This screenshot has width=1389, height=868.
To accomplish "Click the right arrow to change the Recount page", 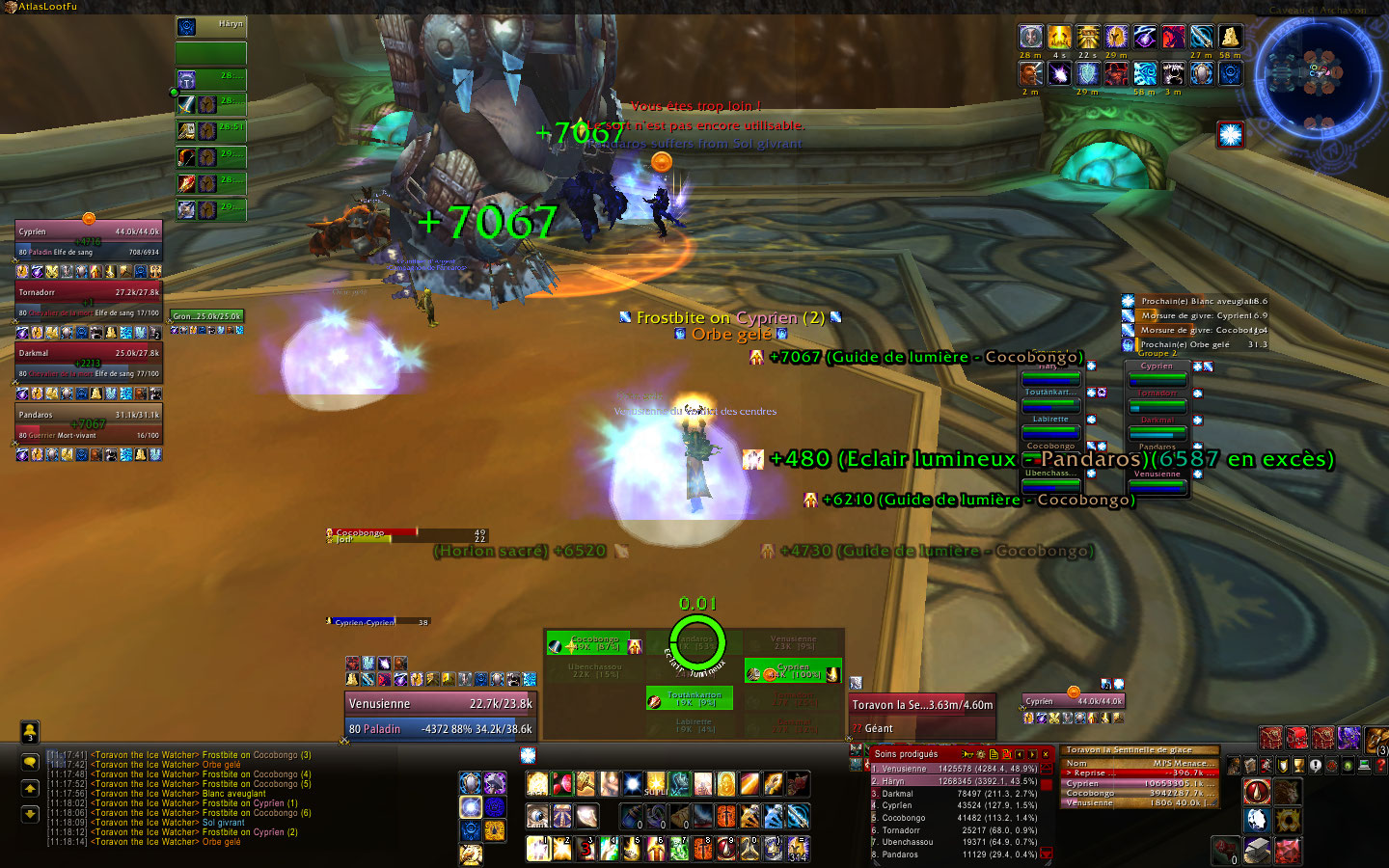I will 1032,755.
